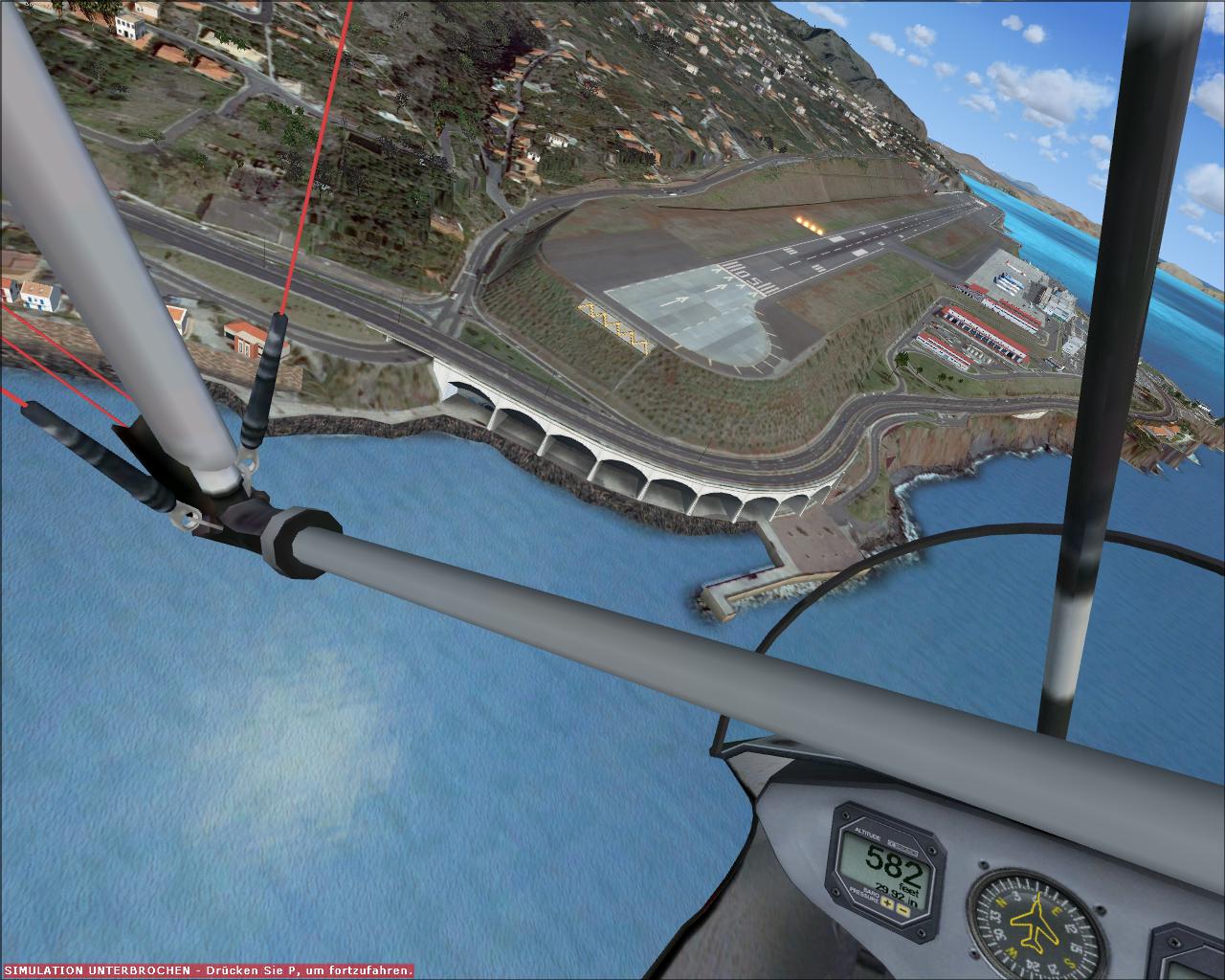Increase baro pressure with the plus button

[887, 903]
